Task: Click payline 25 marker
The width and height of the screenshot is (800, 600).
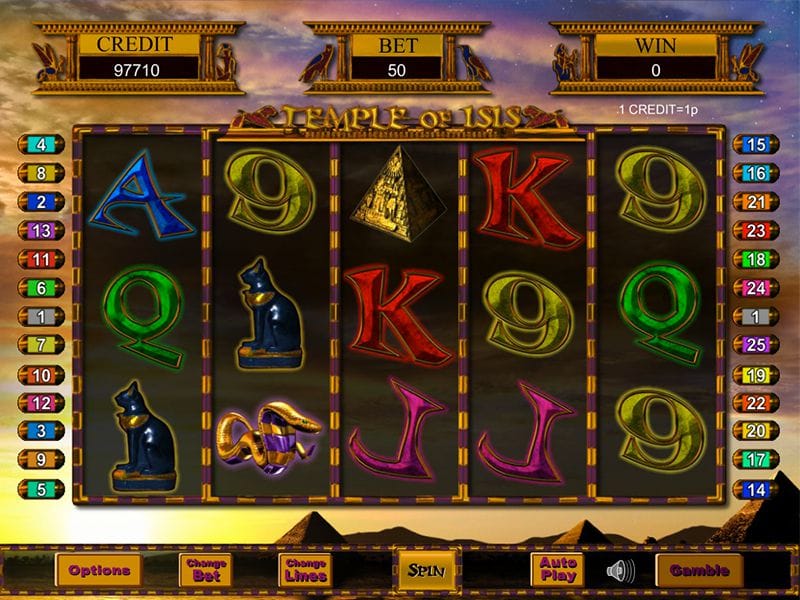Action: click(x=756, y=345)
